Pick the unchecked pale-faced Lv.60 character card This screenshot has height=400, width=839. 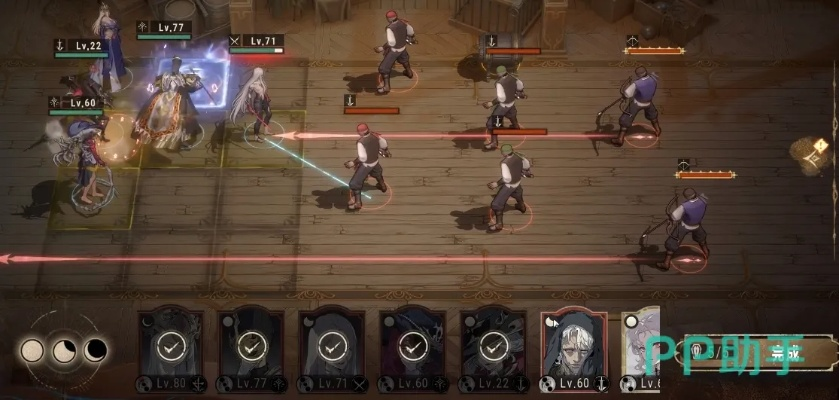coord(574,348)
